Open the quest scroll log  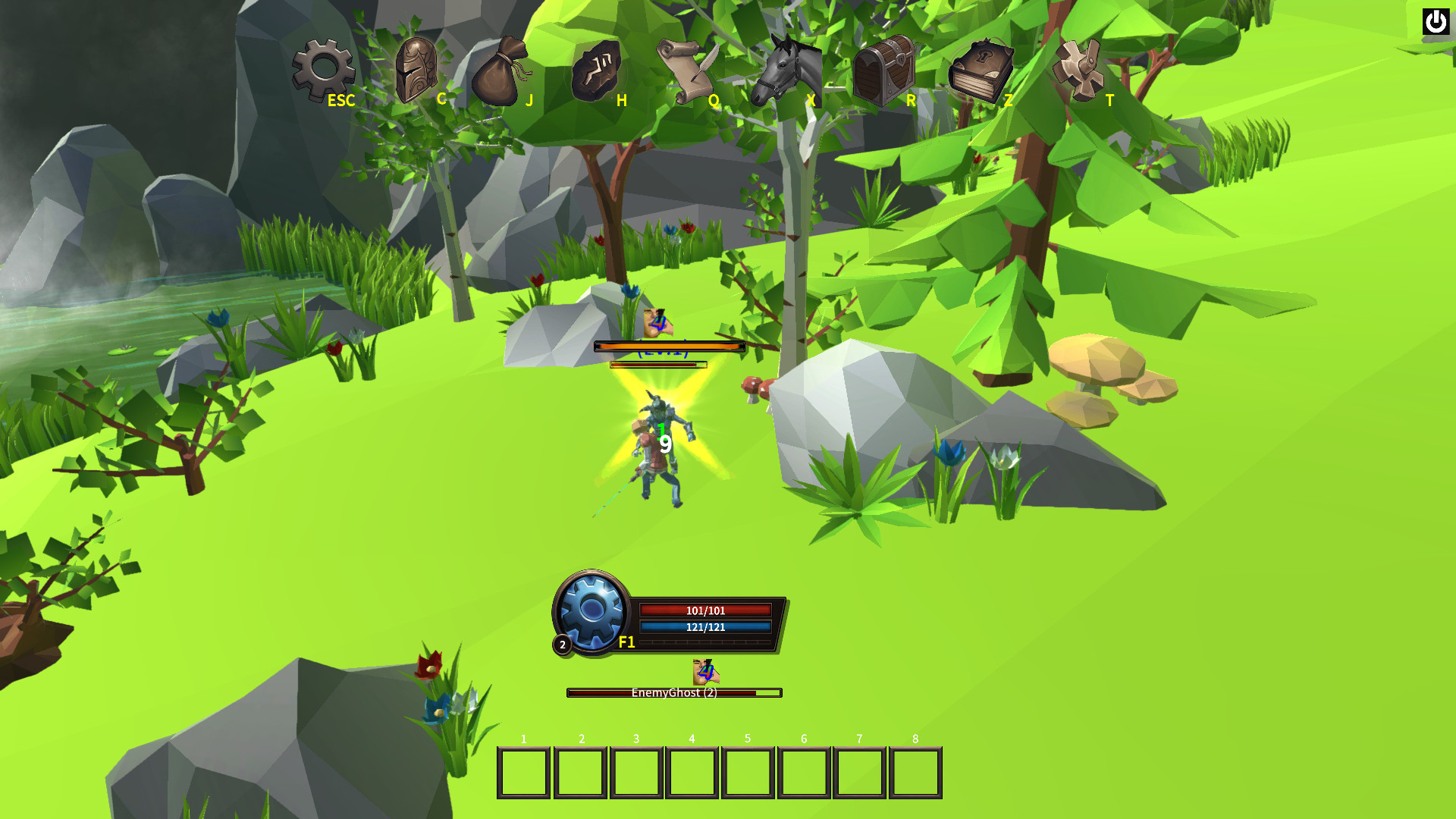[x=686, y=71]
